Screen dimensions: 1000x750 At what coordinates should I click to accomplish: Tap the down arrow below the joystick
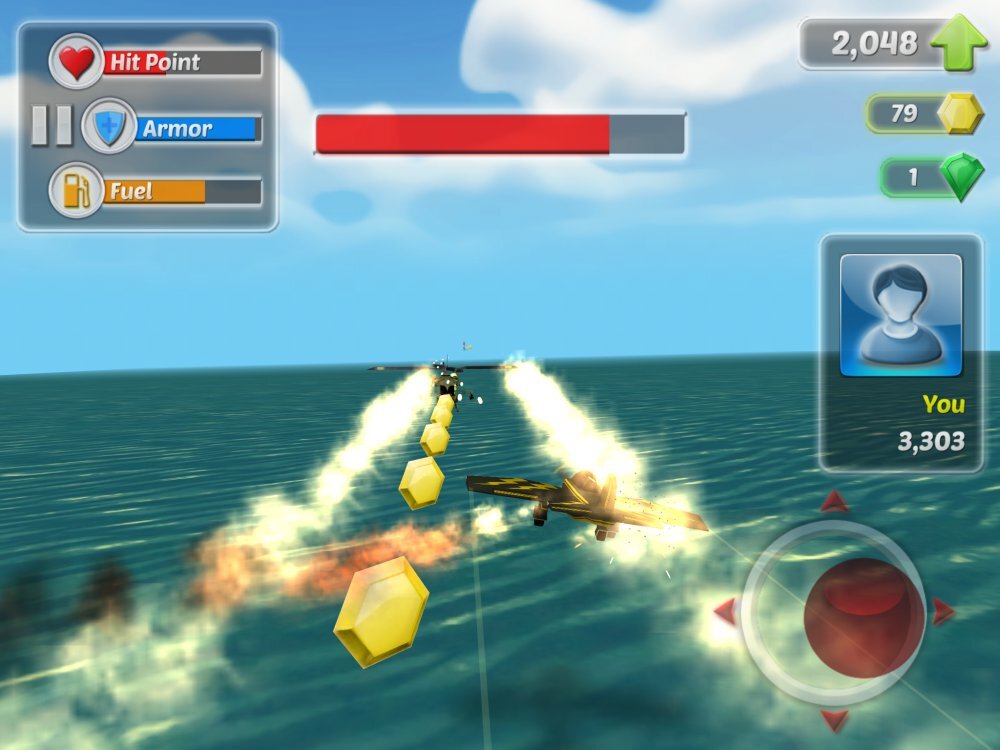pos(834,719)
